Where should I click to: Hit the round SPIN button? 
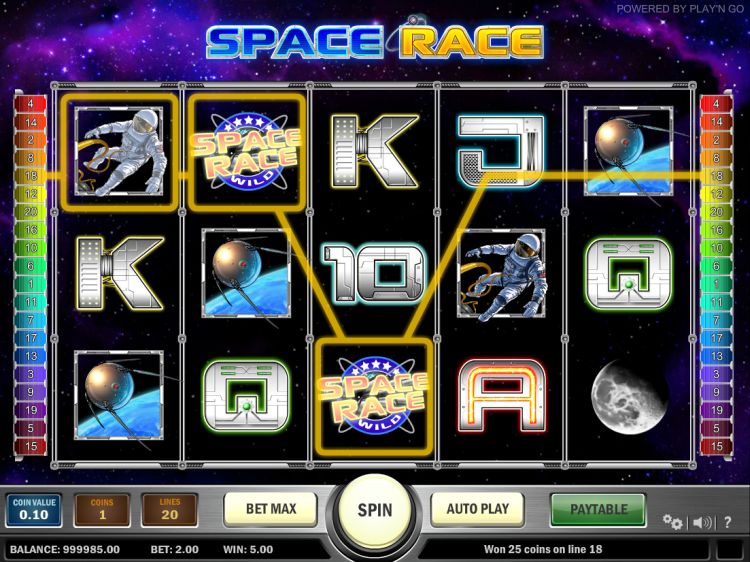[374, 510]
